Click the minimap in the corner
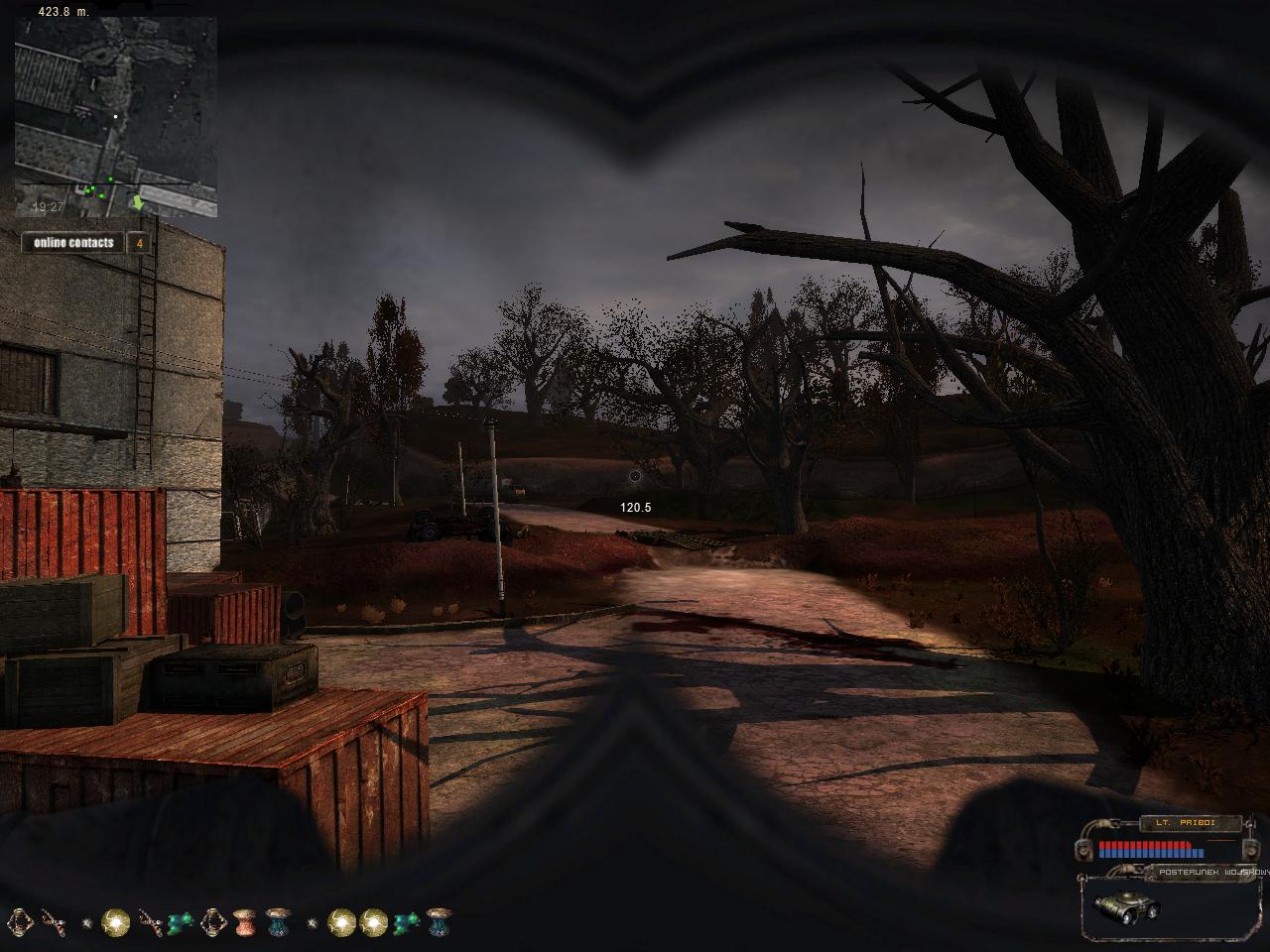The height and width of the screenshot is (952, 1270). click(115, 117)
